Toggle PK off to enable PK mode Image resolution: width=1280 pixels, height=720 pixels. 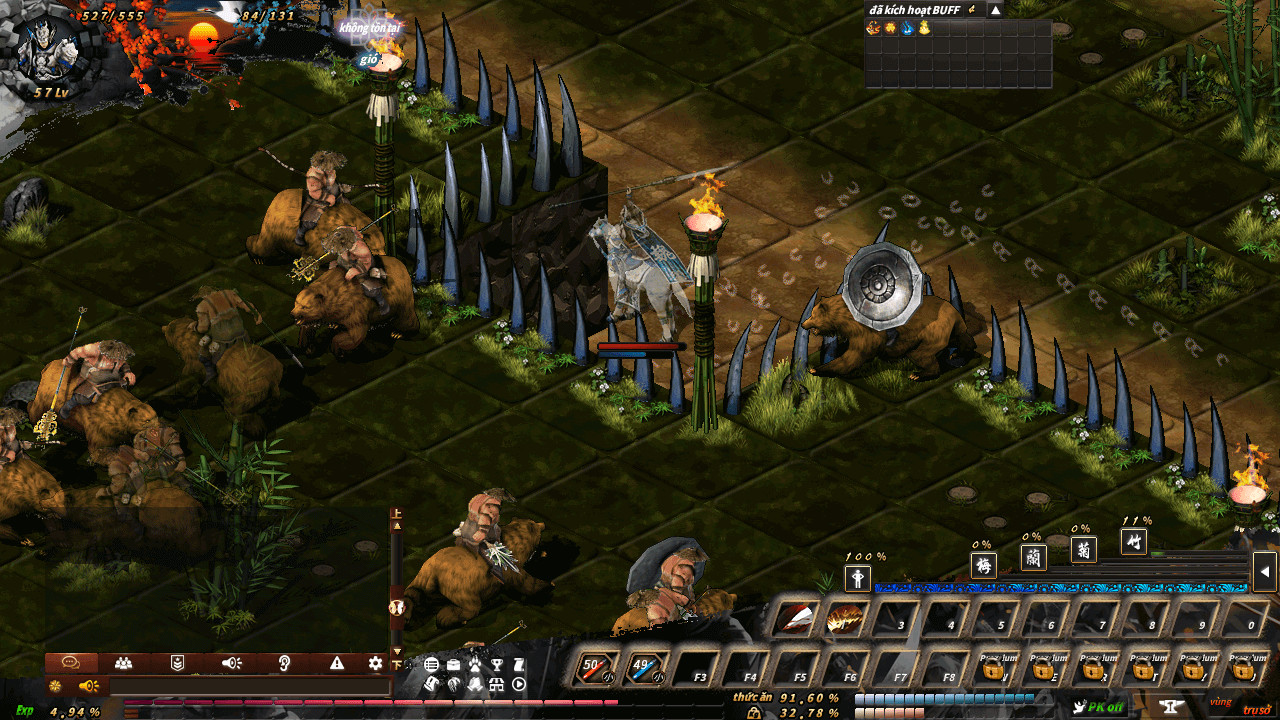tap(1100, 705)
